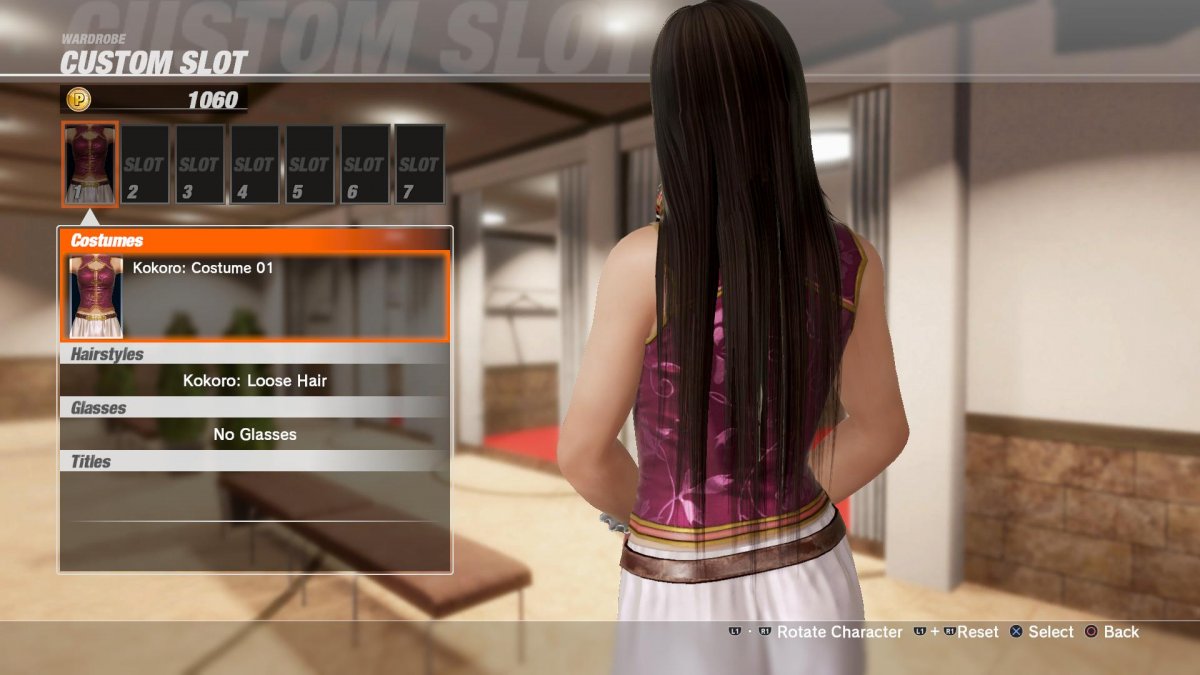The image size is (1200, 675).
Task: Open the Costumes category header
Action: pos(255,240)
